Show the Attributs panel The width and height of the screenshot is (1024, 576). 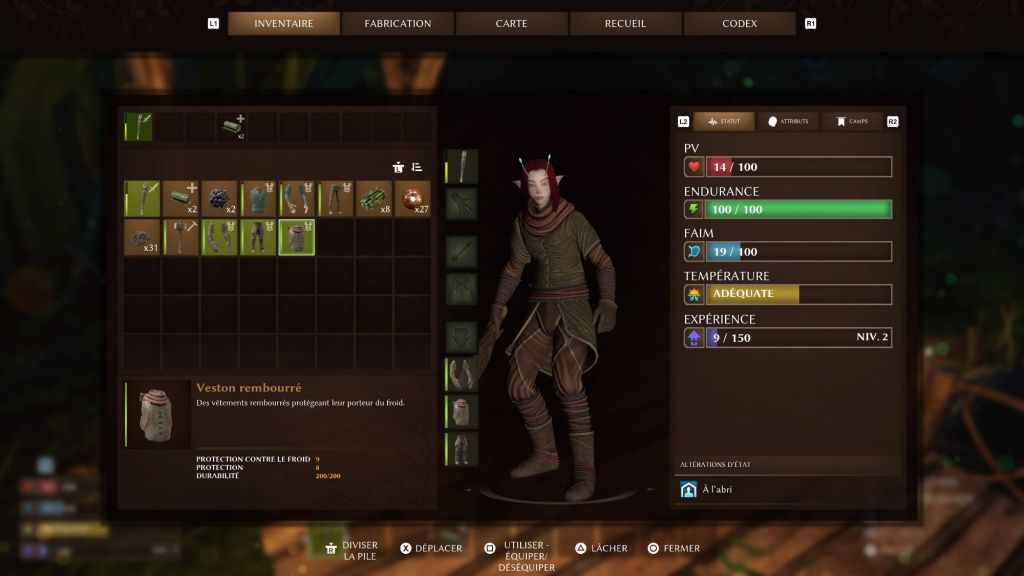coord(788,121)
